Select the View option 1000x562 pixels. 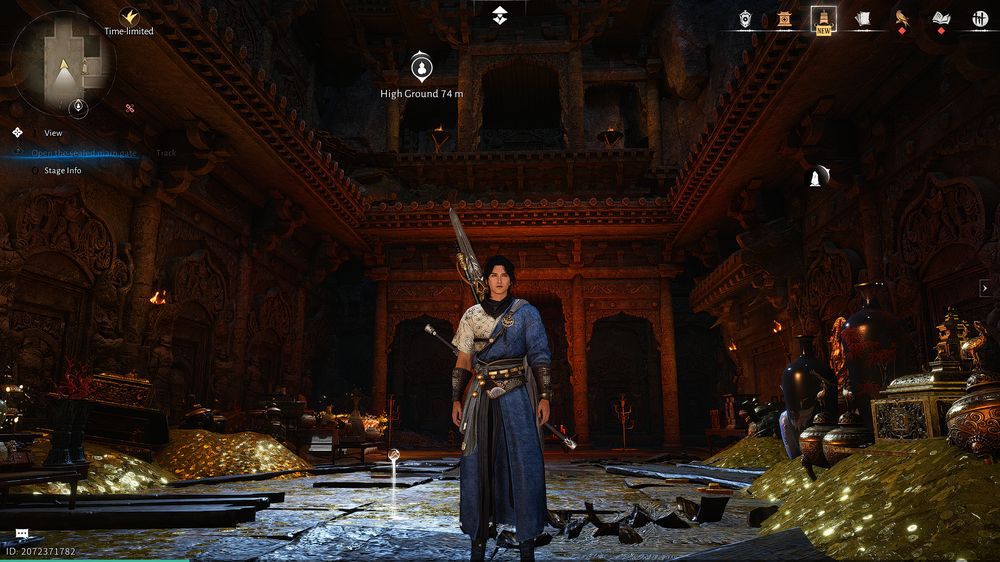click(53, 133)
